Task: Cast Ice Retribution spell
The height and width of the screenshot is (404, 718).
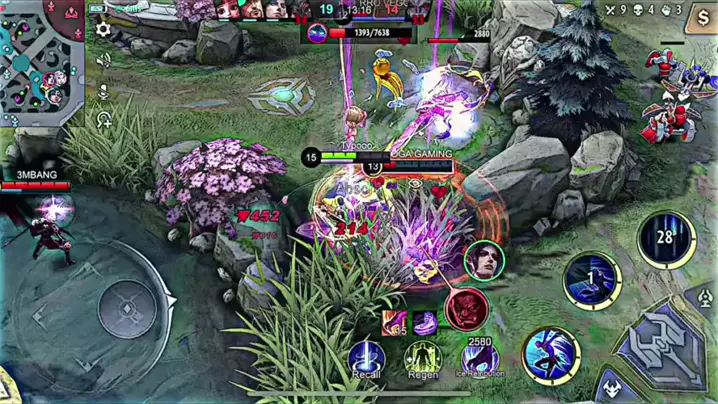Action: point(480,355)
